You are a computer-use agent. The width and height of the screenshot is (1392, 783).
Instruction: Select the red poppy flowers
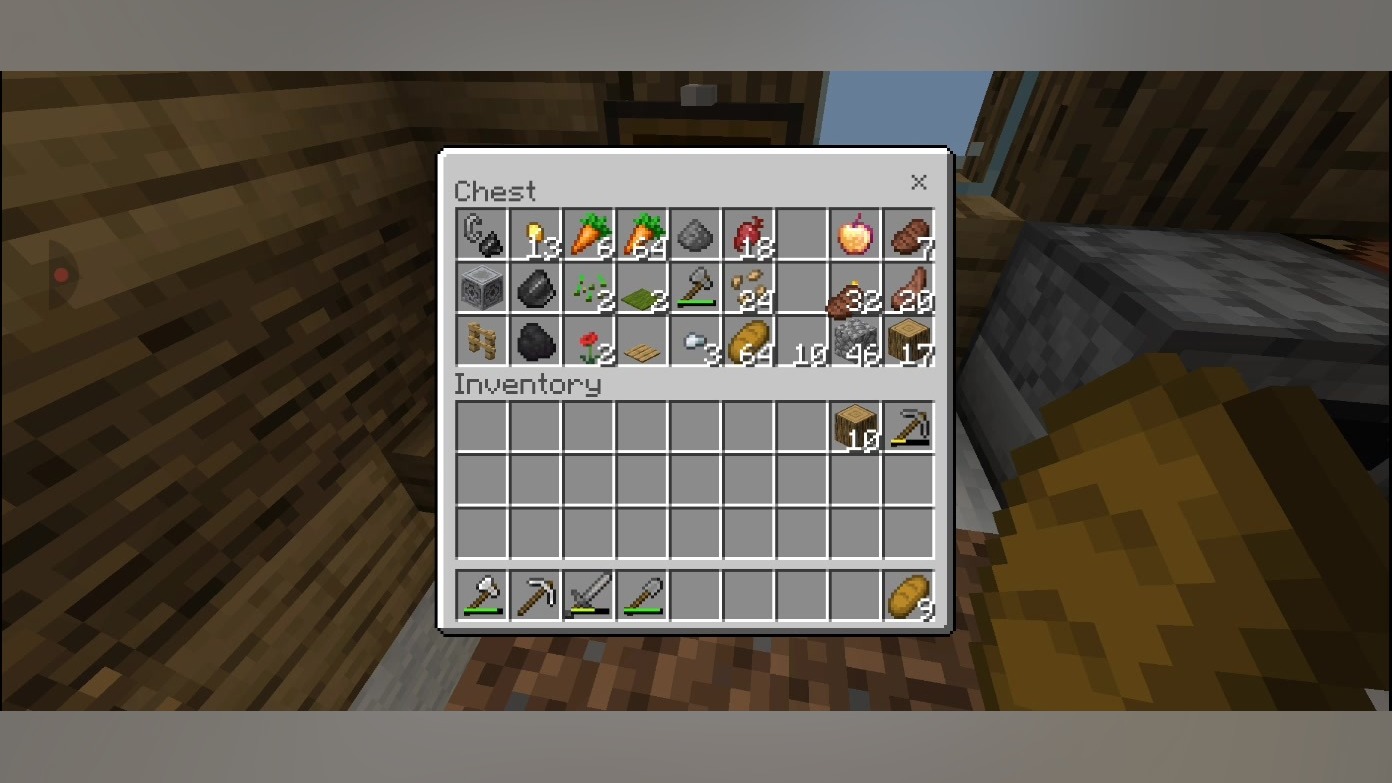point(589,343)
